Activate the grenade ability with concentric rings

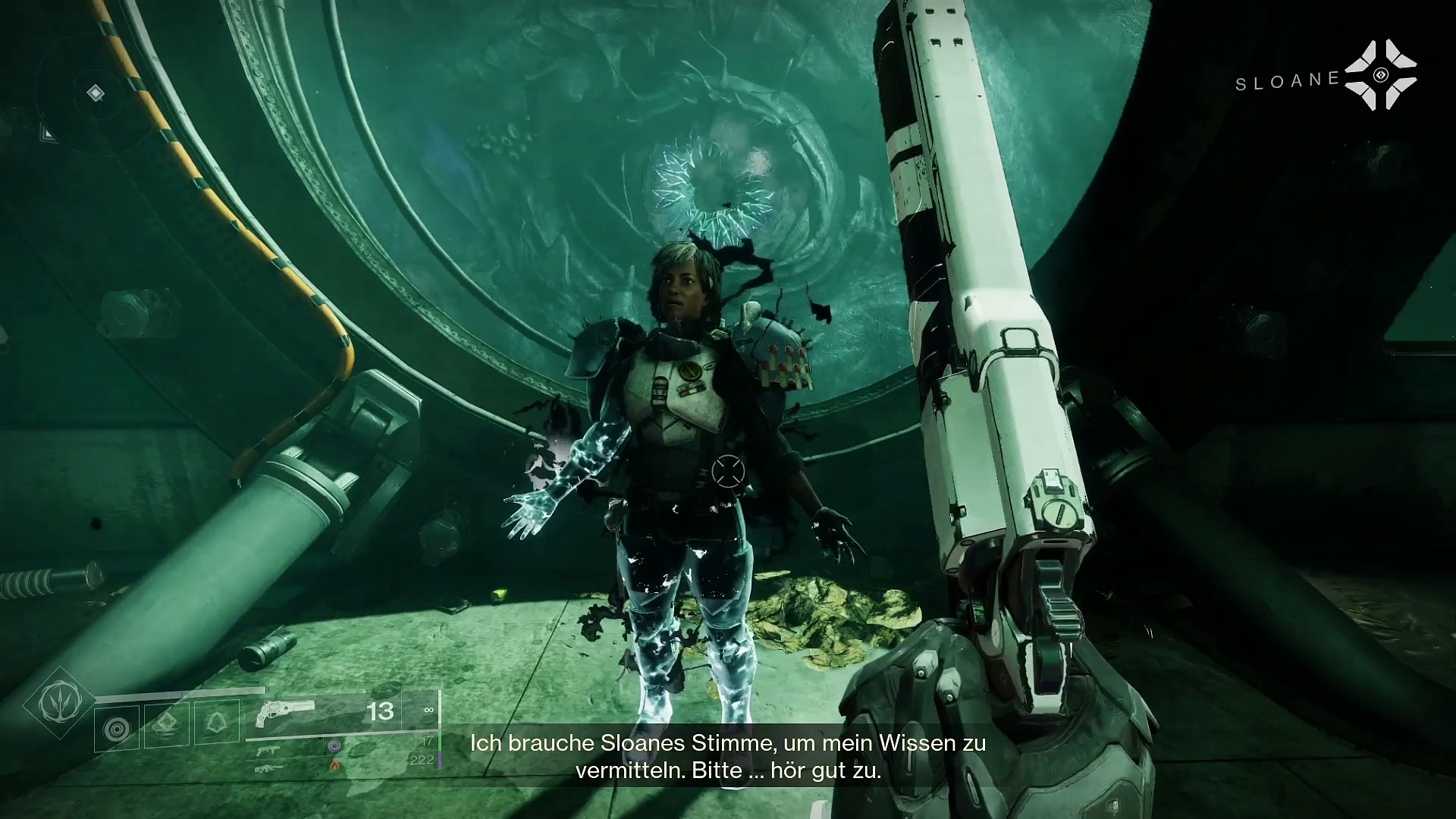tap(117, 728)
